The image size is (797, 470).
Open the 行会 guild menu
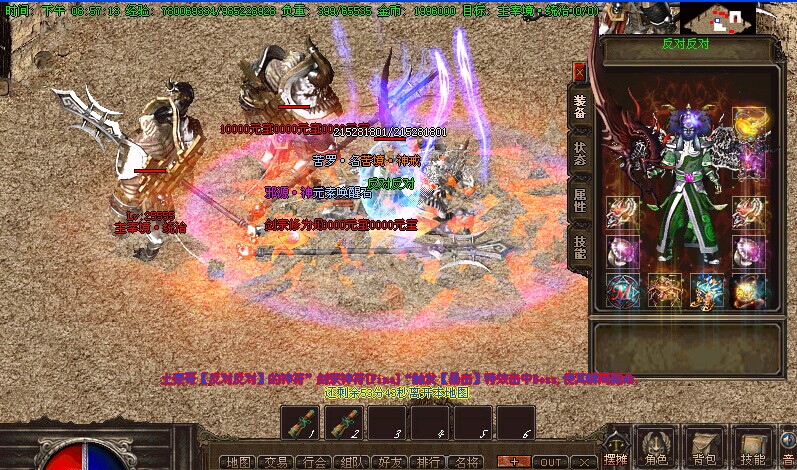click(x=313, y=462)
